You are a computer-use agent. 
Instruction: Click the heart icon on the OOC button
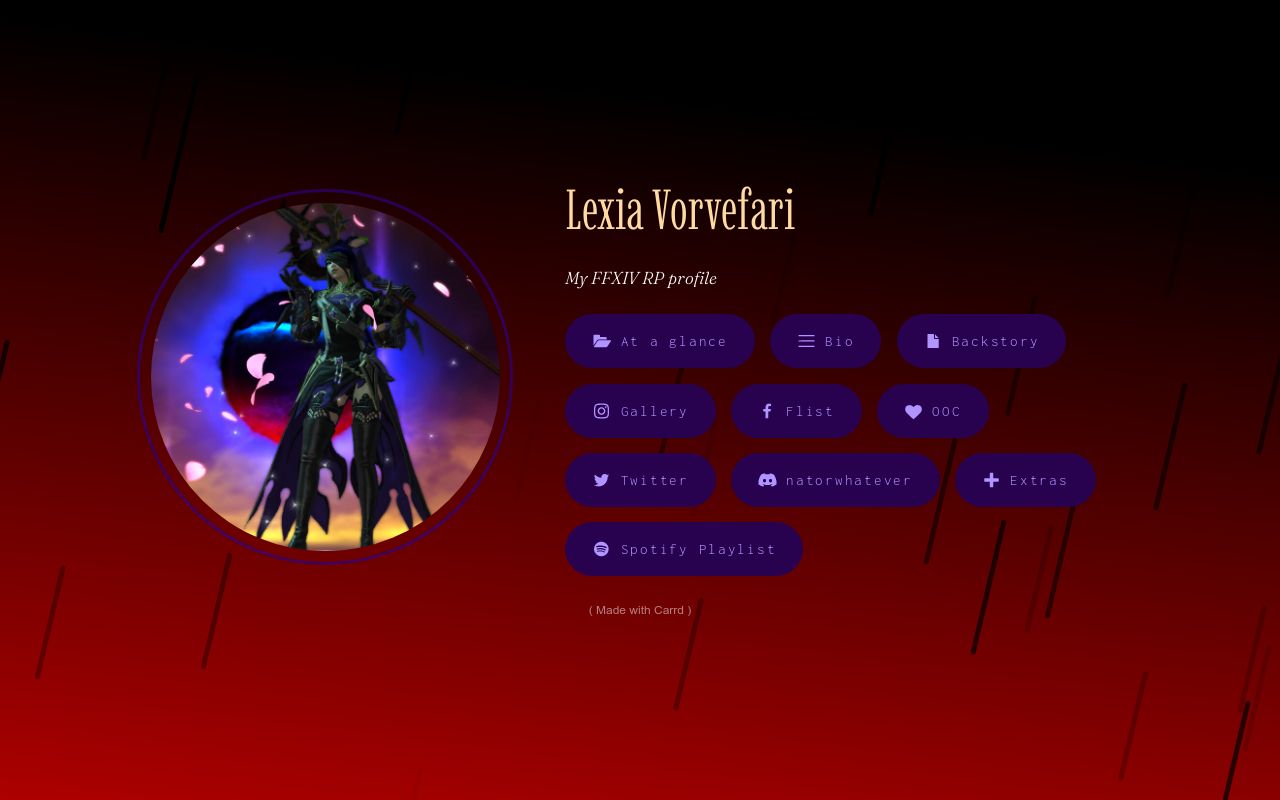click(913, 411)
